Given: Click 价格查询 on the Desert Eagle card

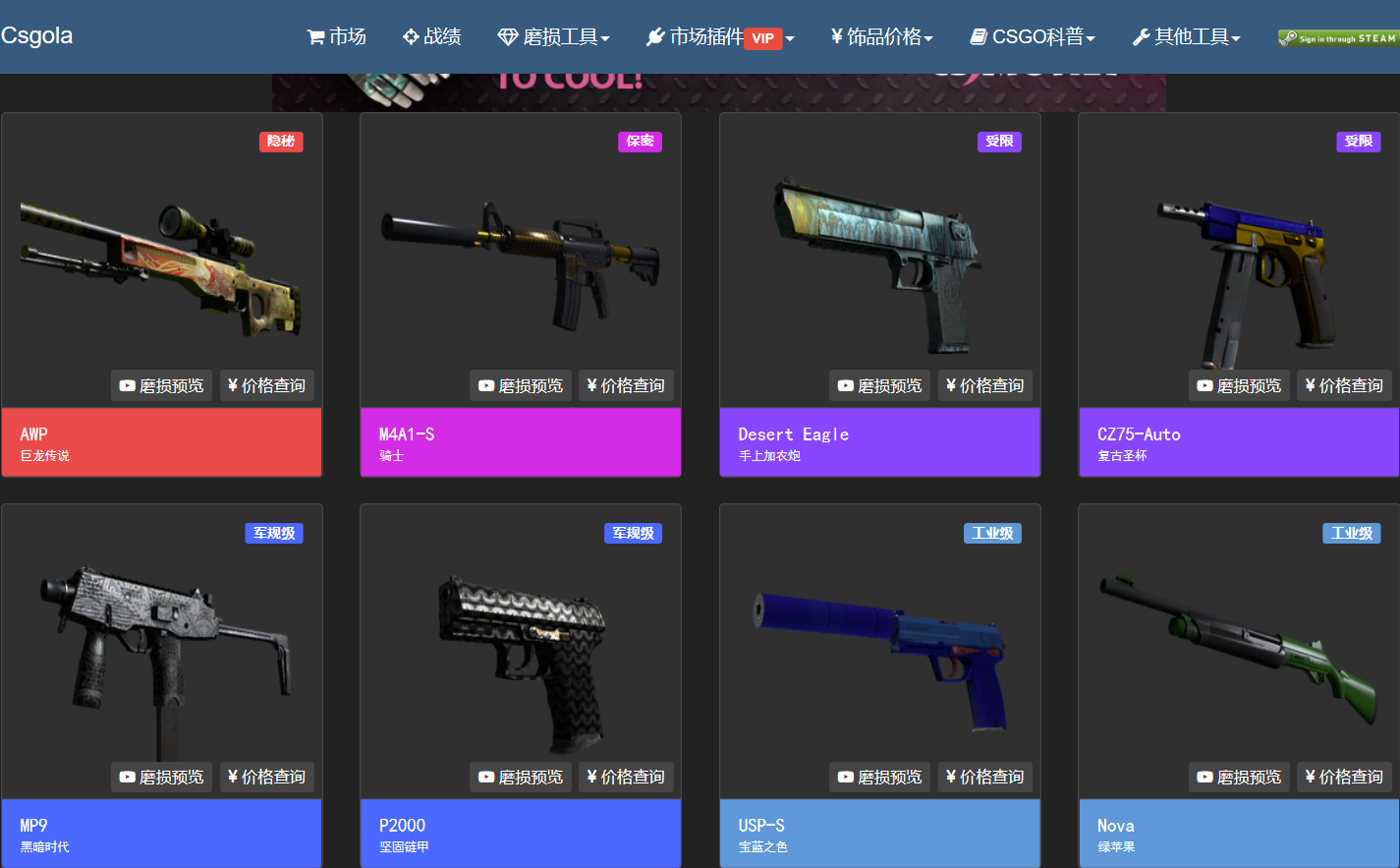Looking at the screenshot, I should [985, 385].
